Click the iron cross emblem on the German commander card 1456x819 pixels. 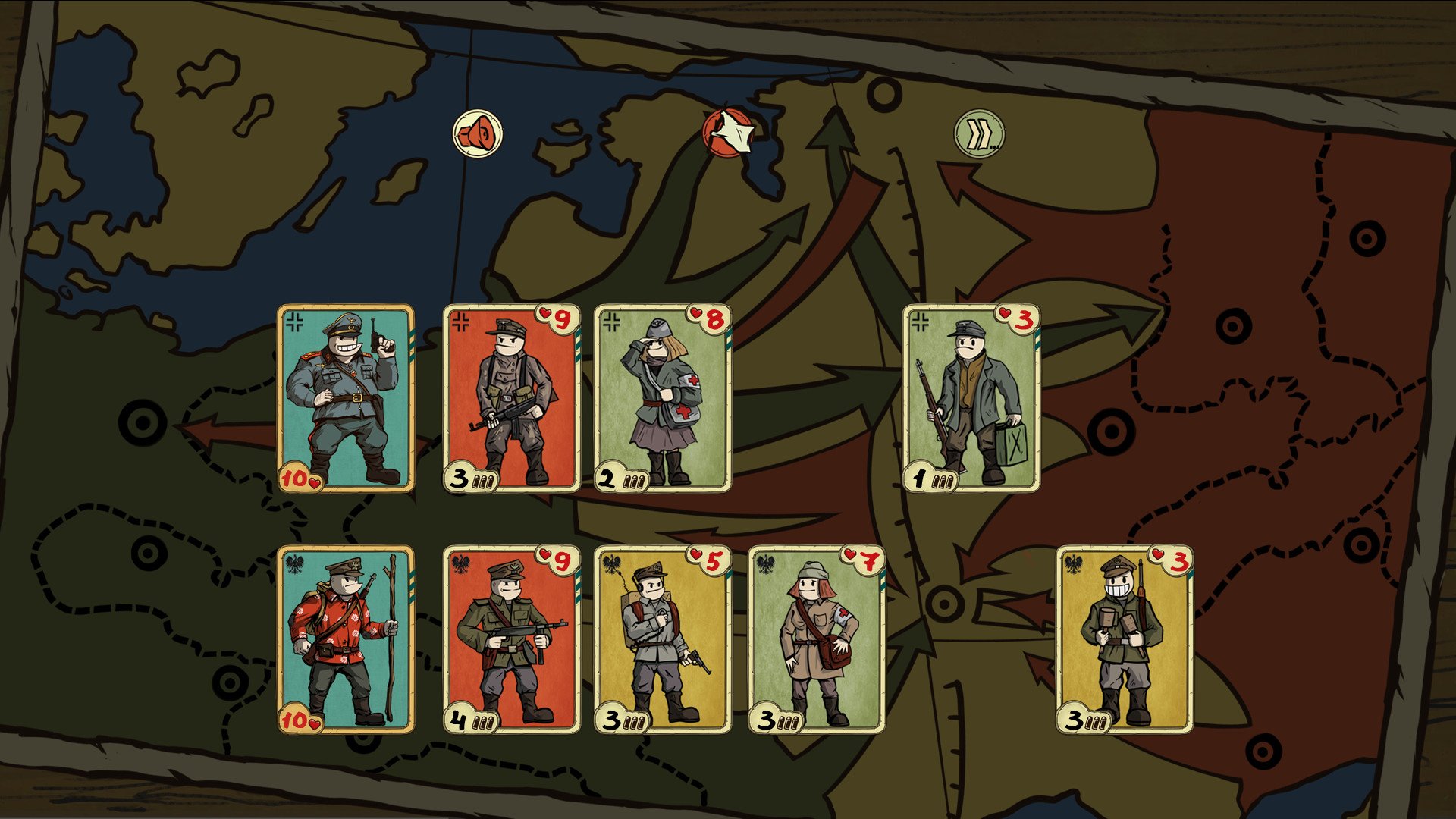tap(295, 321)
